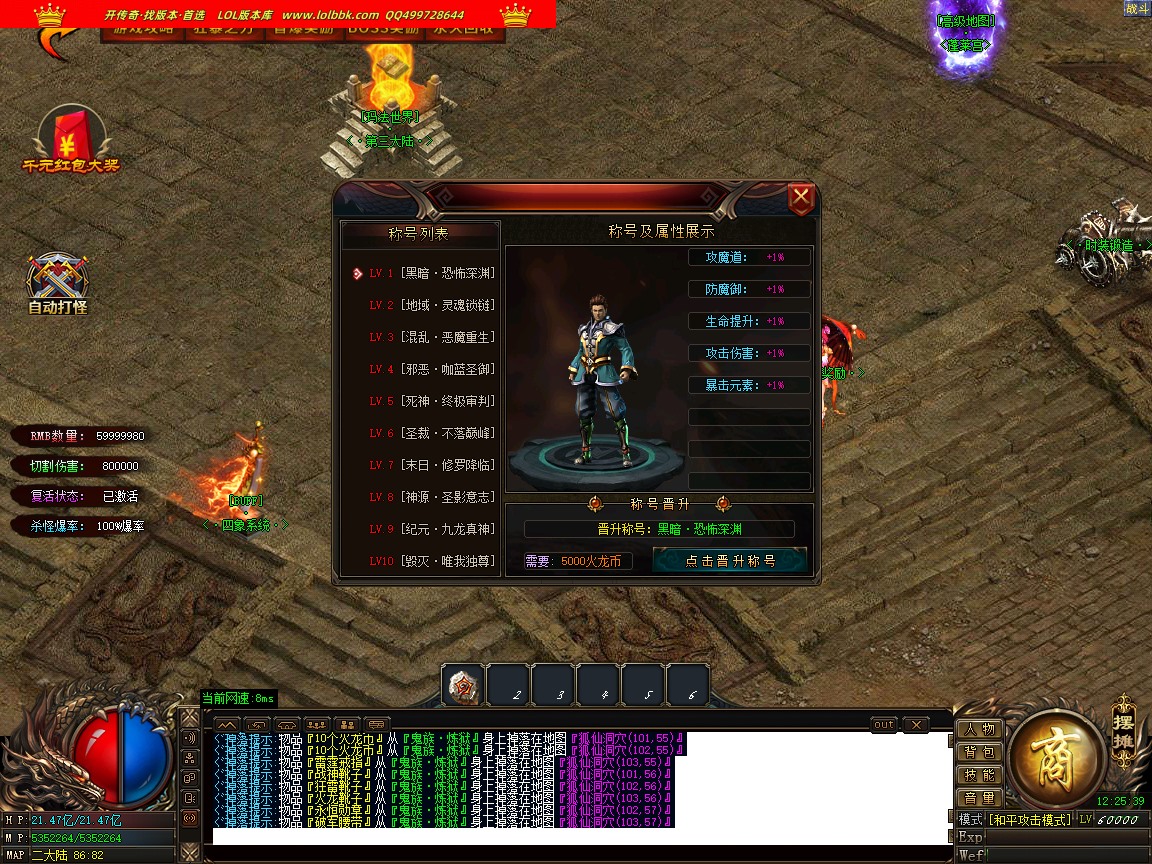Close the title panel with the X
This screenshot has height=864, width=1152.
click(x=801, y=198)
